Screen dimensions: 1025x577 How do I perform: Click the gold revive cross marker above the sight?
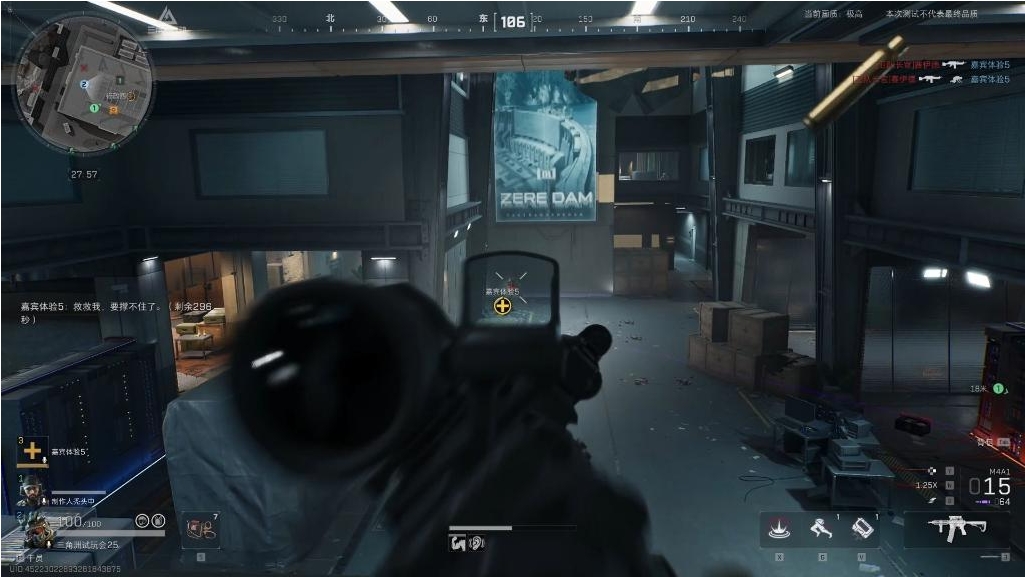click(502, 305)
